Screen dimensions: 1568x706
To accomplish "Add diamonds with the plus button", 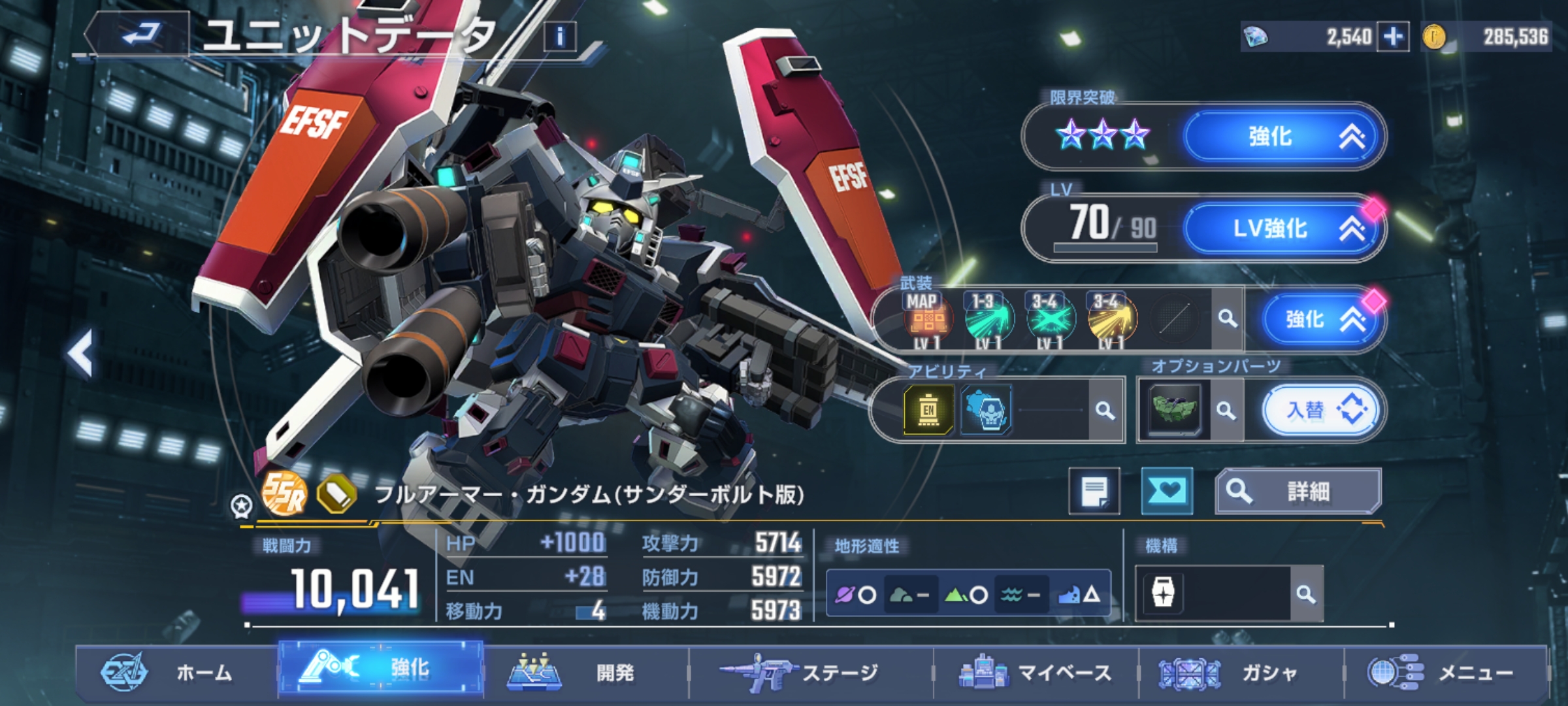I will (x=1393, y=37).
